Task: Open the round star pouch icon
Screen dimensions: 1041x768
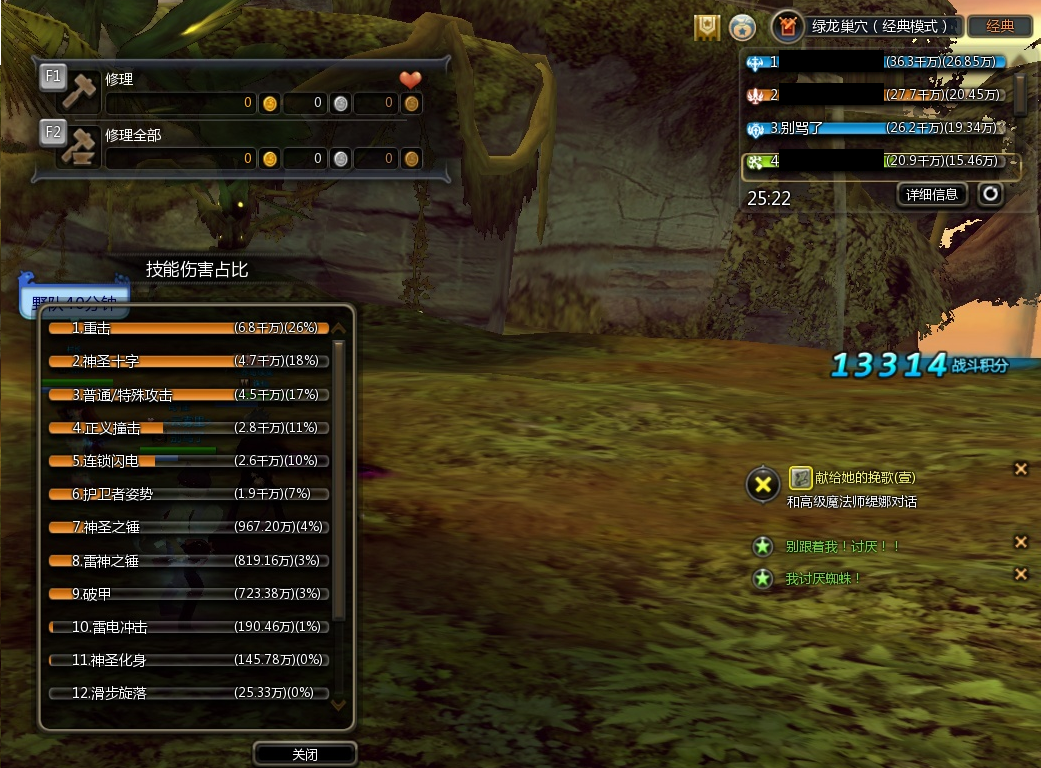Action: click(x=742, y=27)
